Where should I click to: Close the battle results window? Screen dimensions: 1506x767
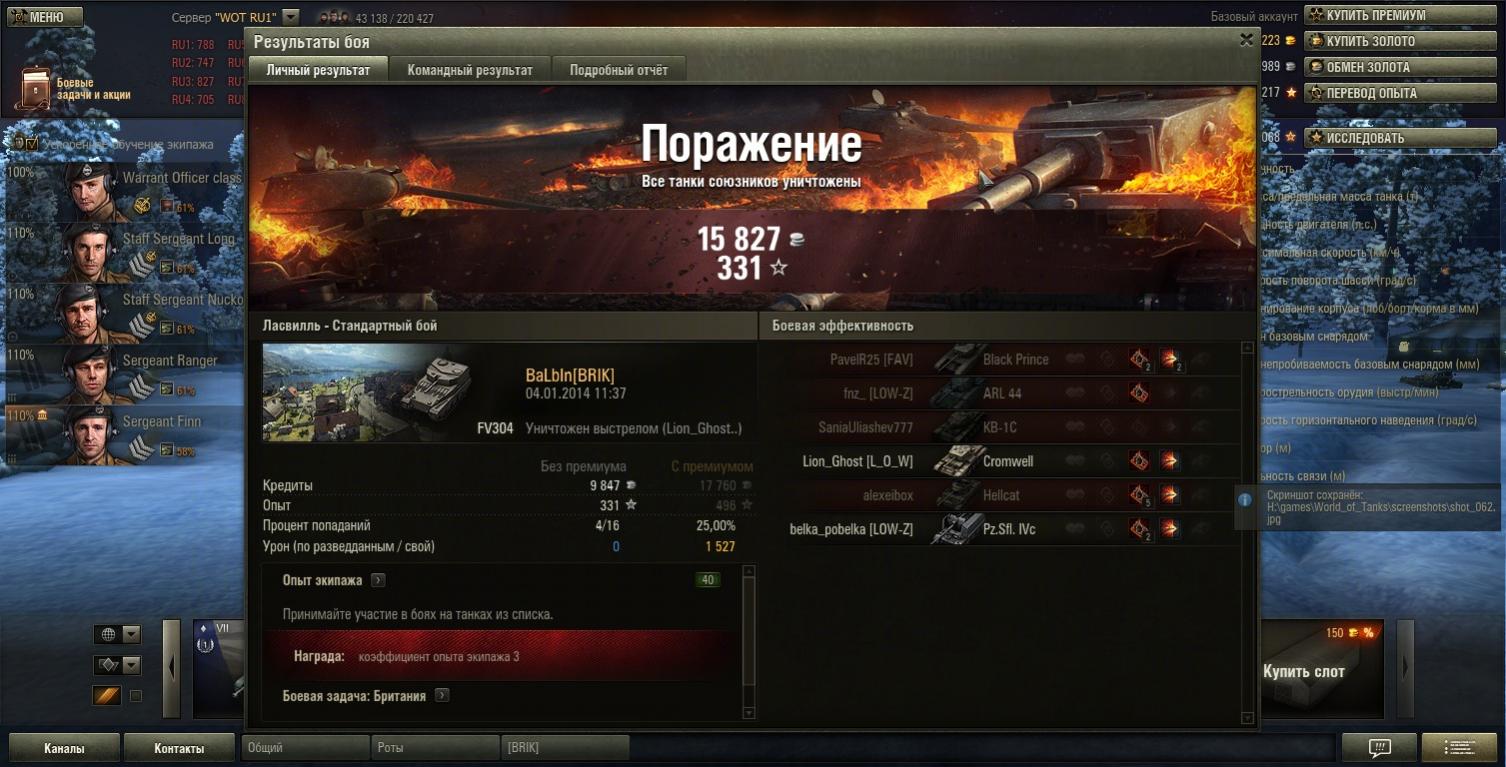1246,41
